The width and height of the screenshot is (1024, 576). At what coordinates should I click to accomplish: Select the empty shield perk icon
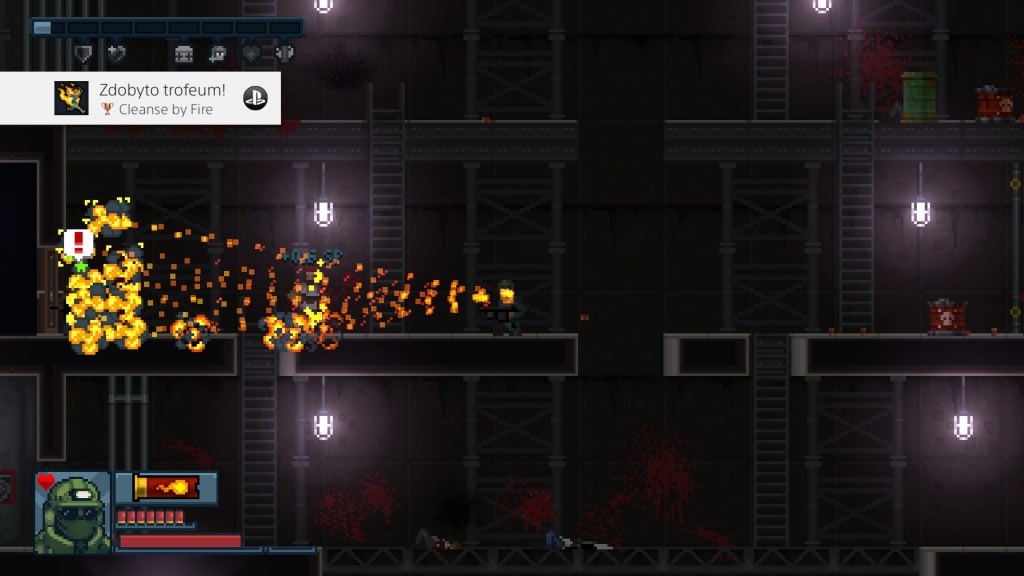[x=85, y=54]
